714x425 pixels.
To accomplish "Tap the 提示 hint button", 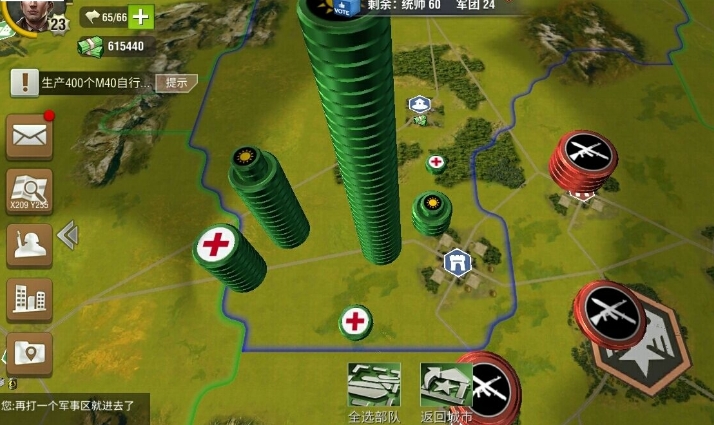I will click(176, 82).
